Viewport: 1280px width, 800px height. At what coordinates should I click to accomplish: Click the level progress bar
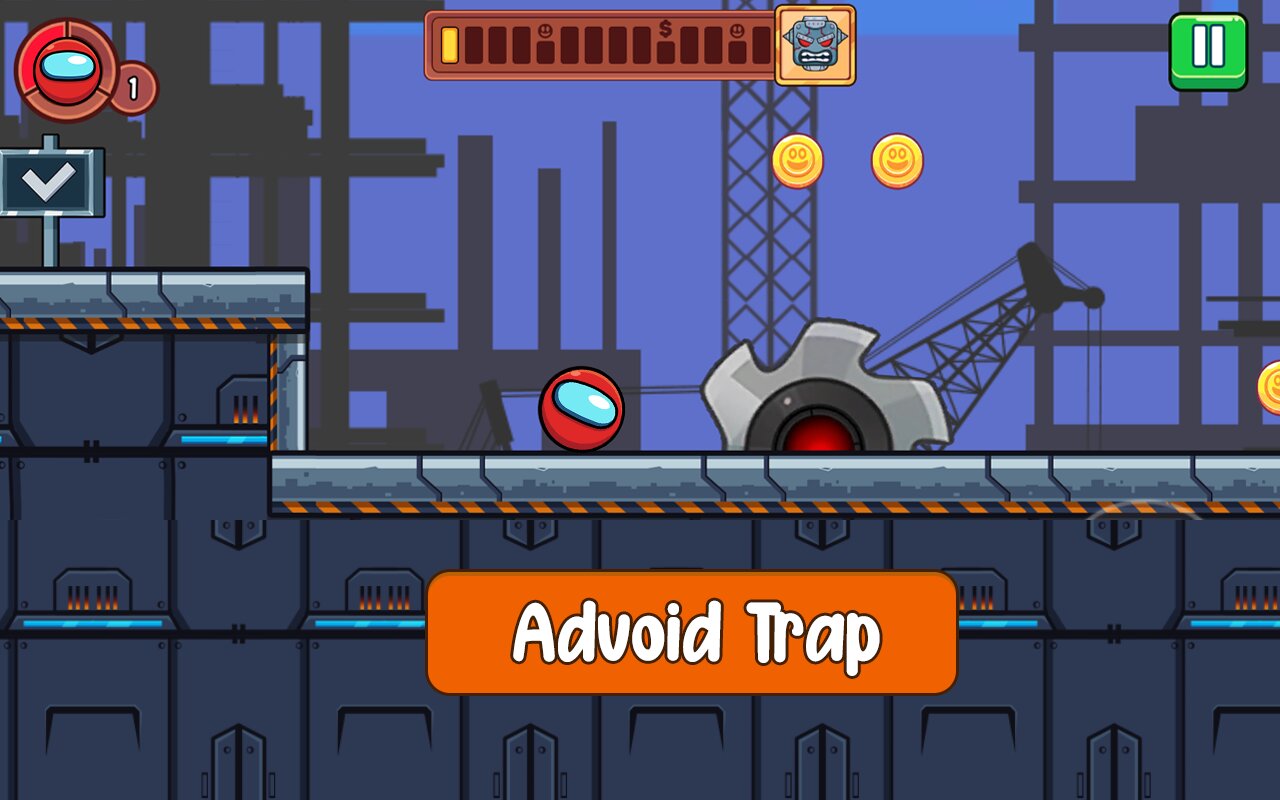[x=600, y=43]
